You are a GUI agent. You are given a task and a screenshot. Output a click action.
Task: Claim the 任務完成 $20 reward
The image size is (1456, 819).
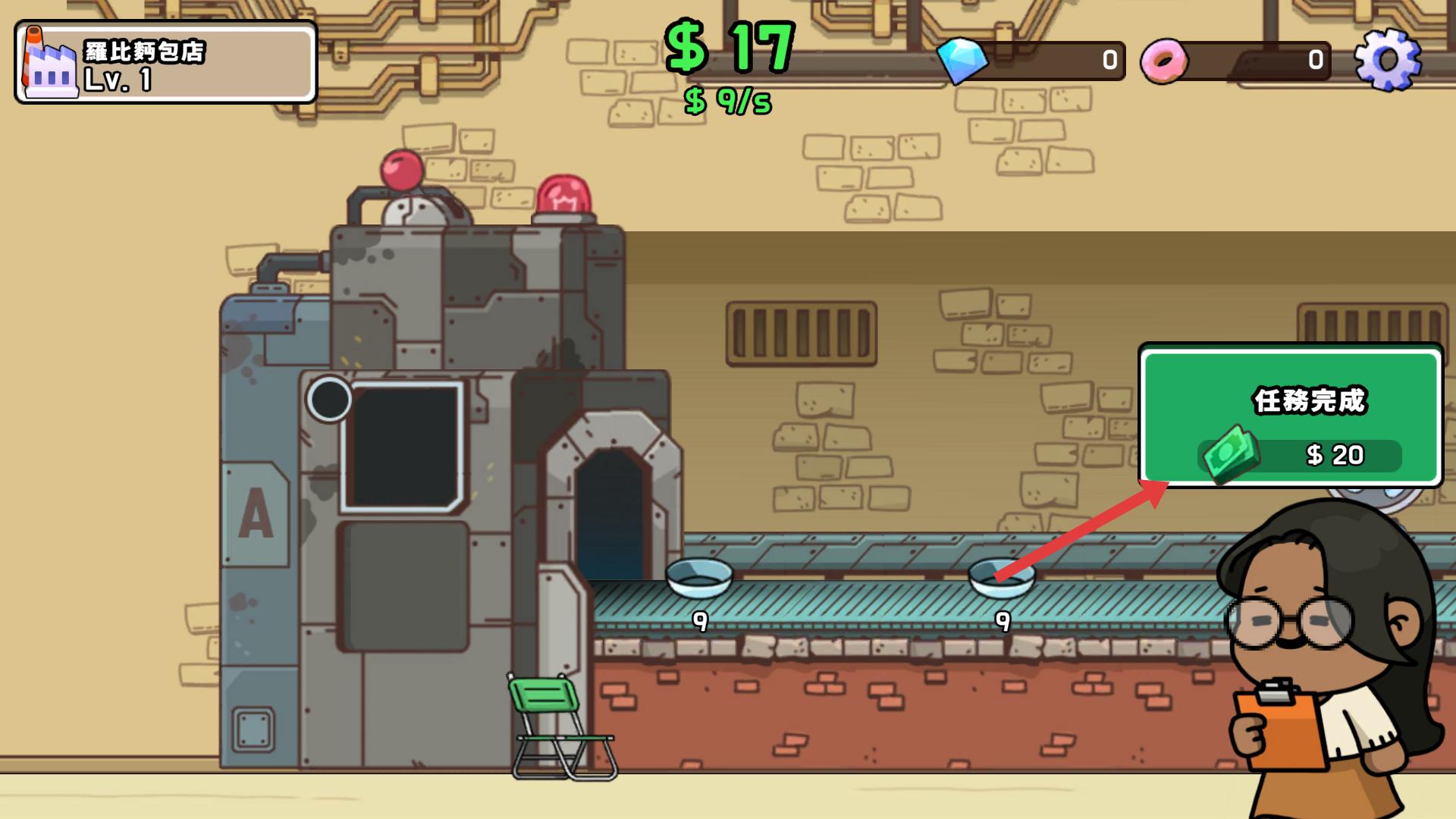(x=1290, y=416)
